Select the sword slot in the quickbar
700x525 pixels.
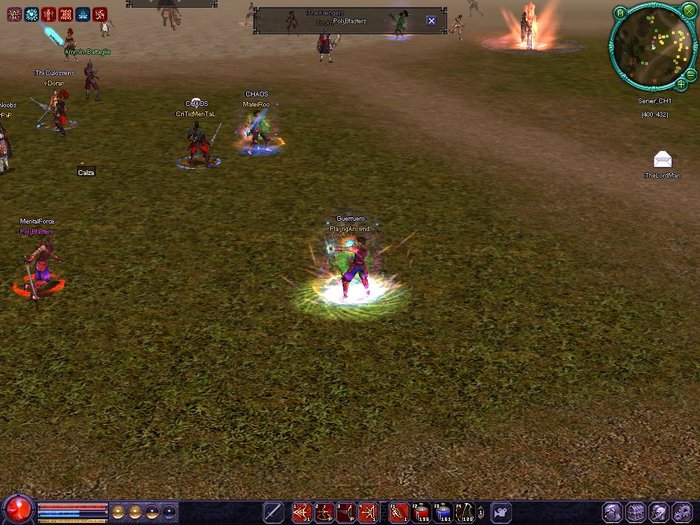[x=273, y=512]
